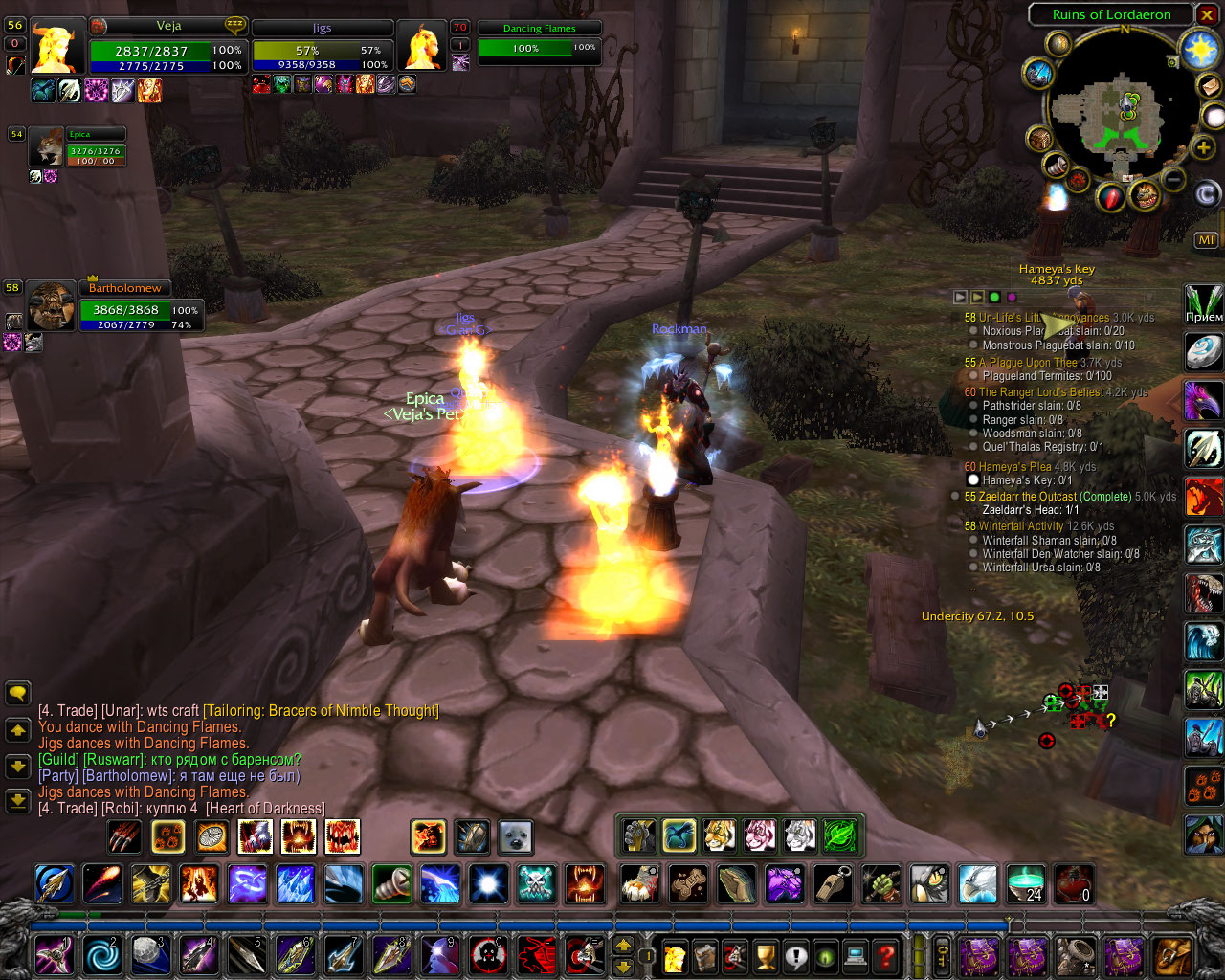This screenshot has width=1225, height=980.
Task: Click the treasure chest button on the minimap
Action: (x=1039, y=139)
